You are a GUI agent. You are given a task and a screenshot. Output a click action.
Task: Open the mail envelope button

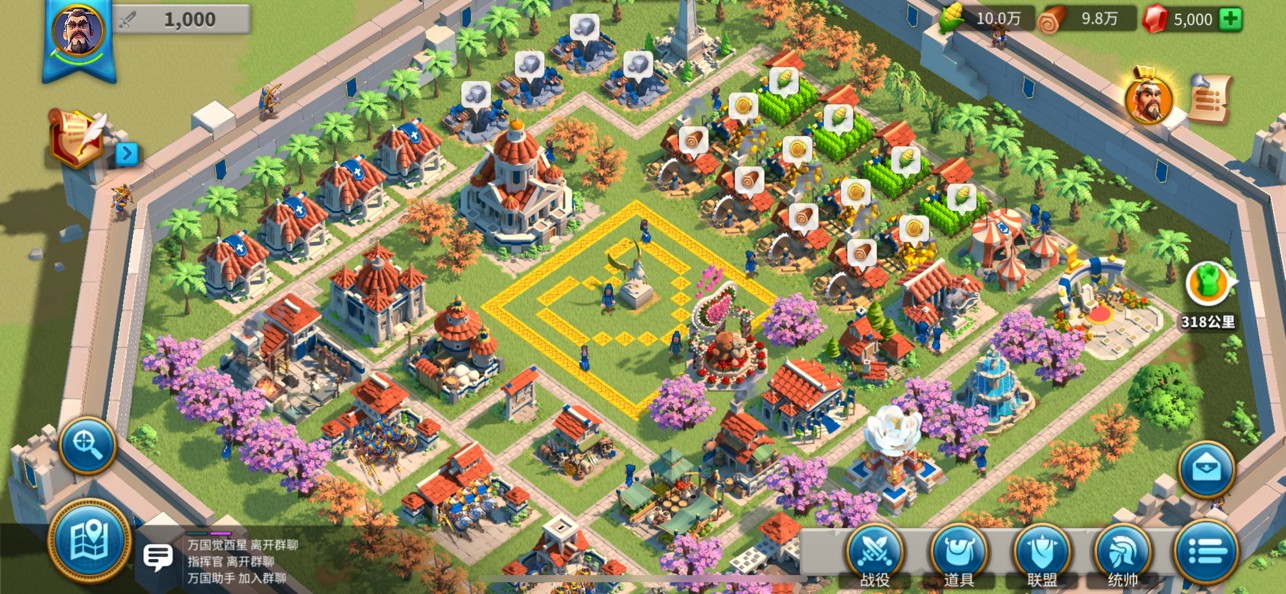click(1206, 469)
